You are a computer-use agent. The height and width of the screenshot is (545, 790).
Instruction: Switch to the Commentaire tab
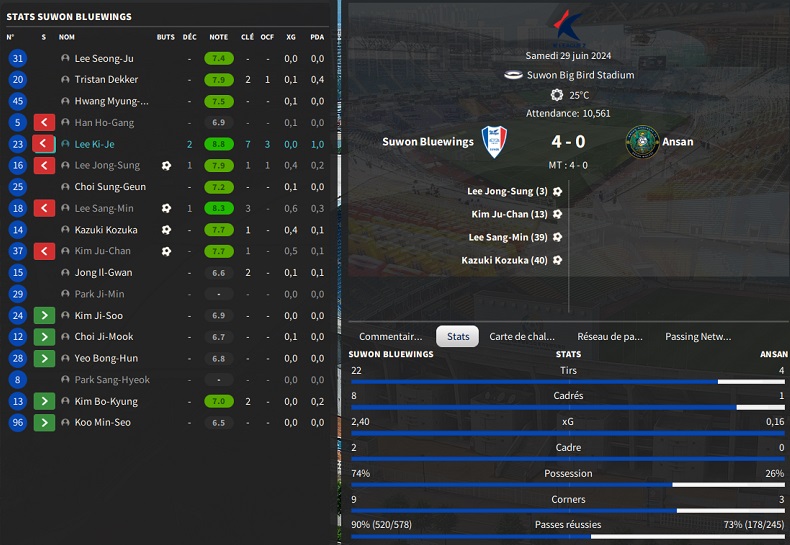(x=390, y=337)
